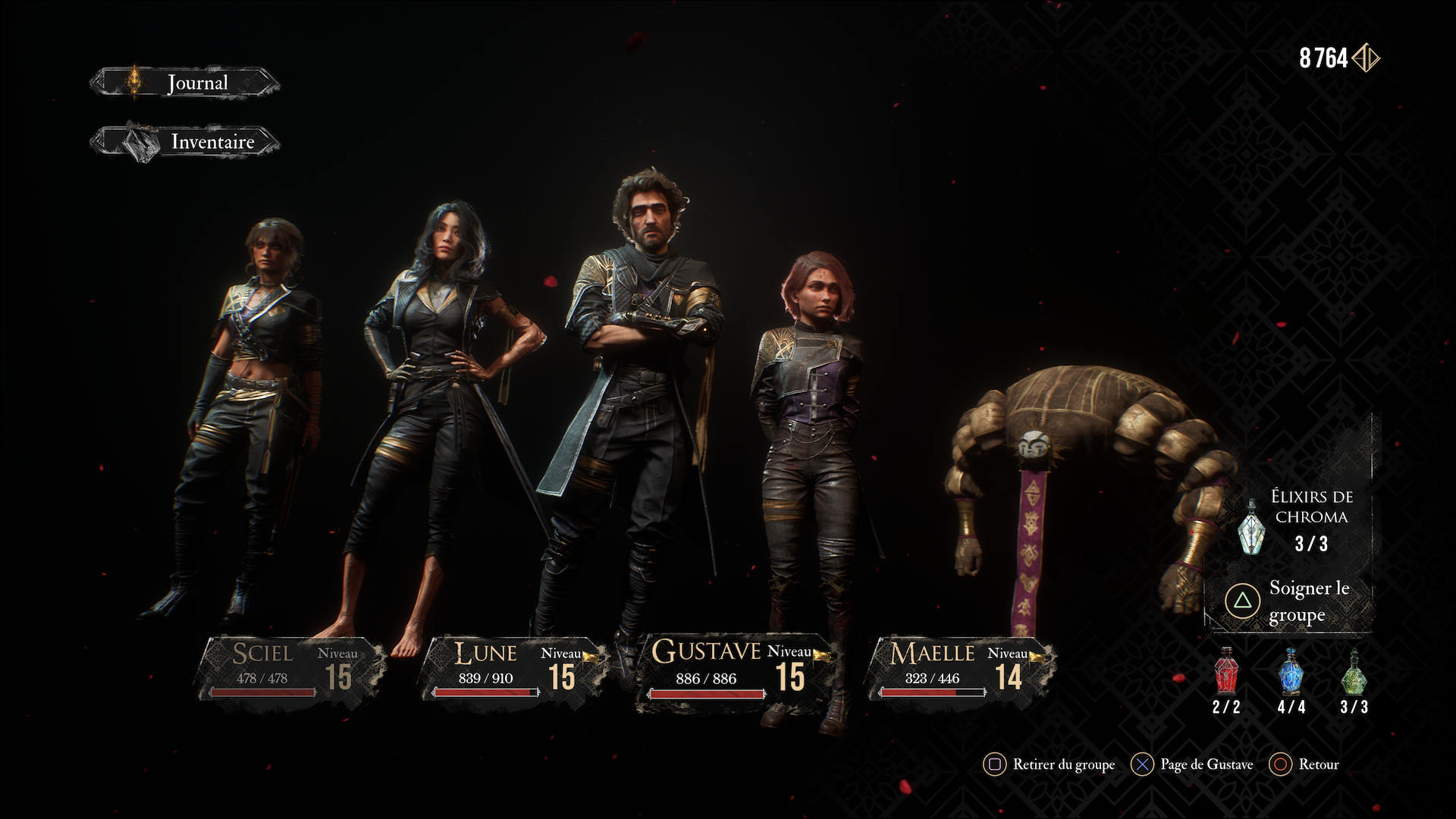Go back with Retour
The height and width of the screenshot is (819, 1456).
point(1306,764)
